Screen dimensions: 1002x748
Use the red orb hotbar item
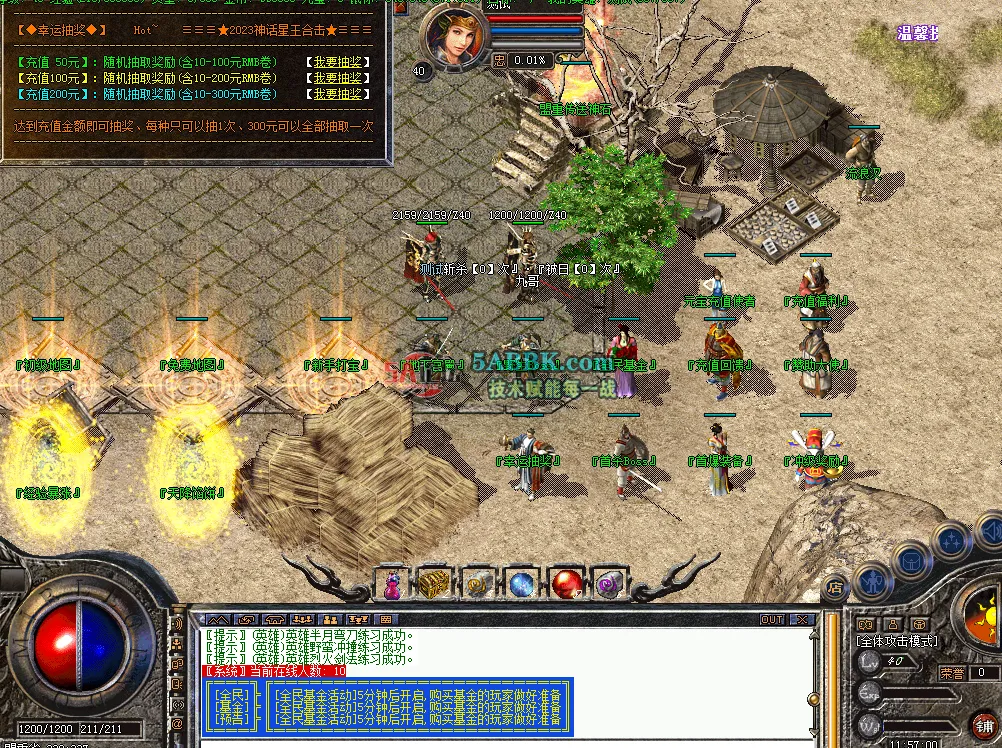567,583
